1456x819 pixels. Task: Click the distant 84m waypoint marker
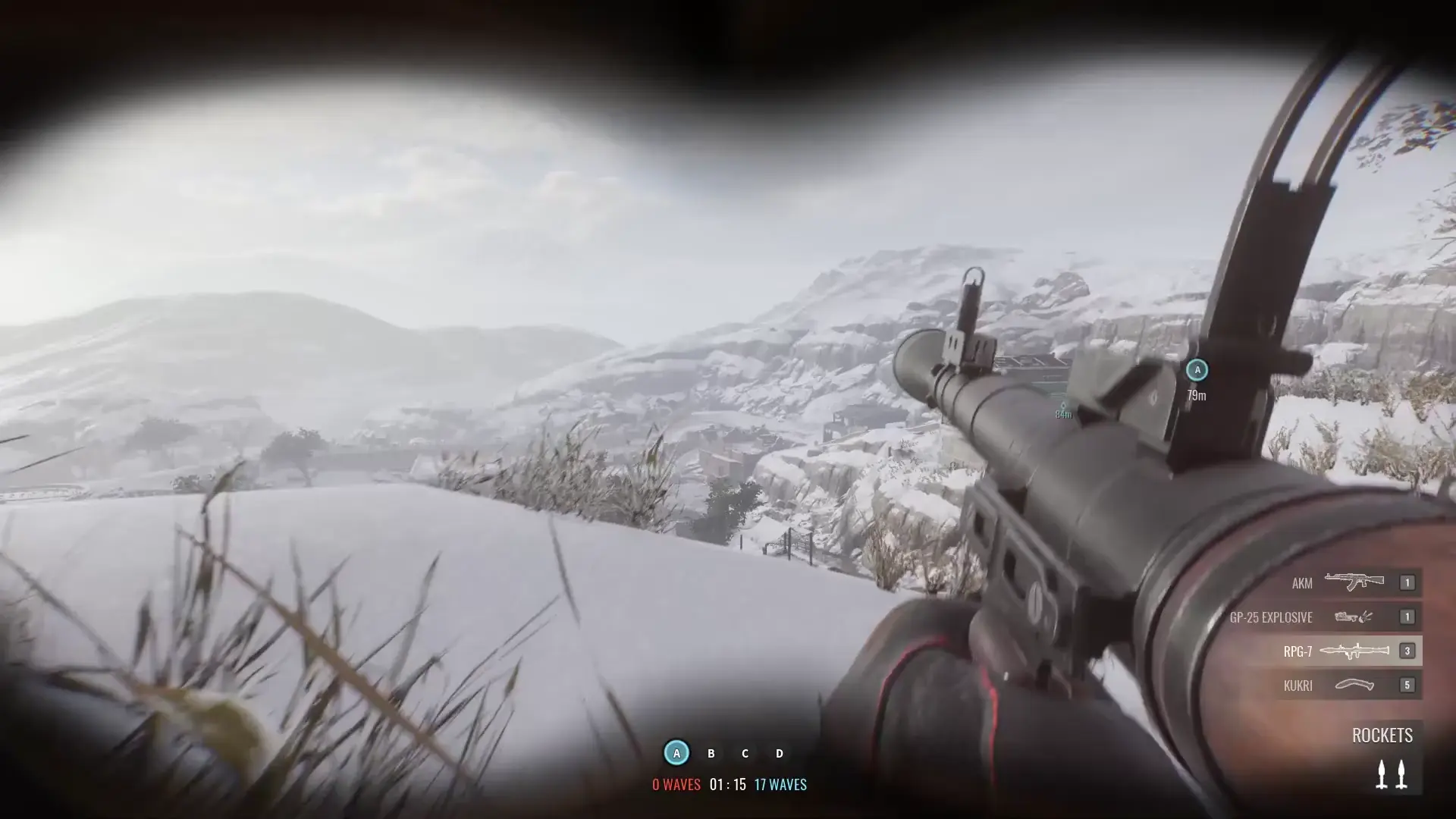(1062, 407)
